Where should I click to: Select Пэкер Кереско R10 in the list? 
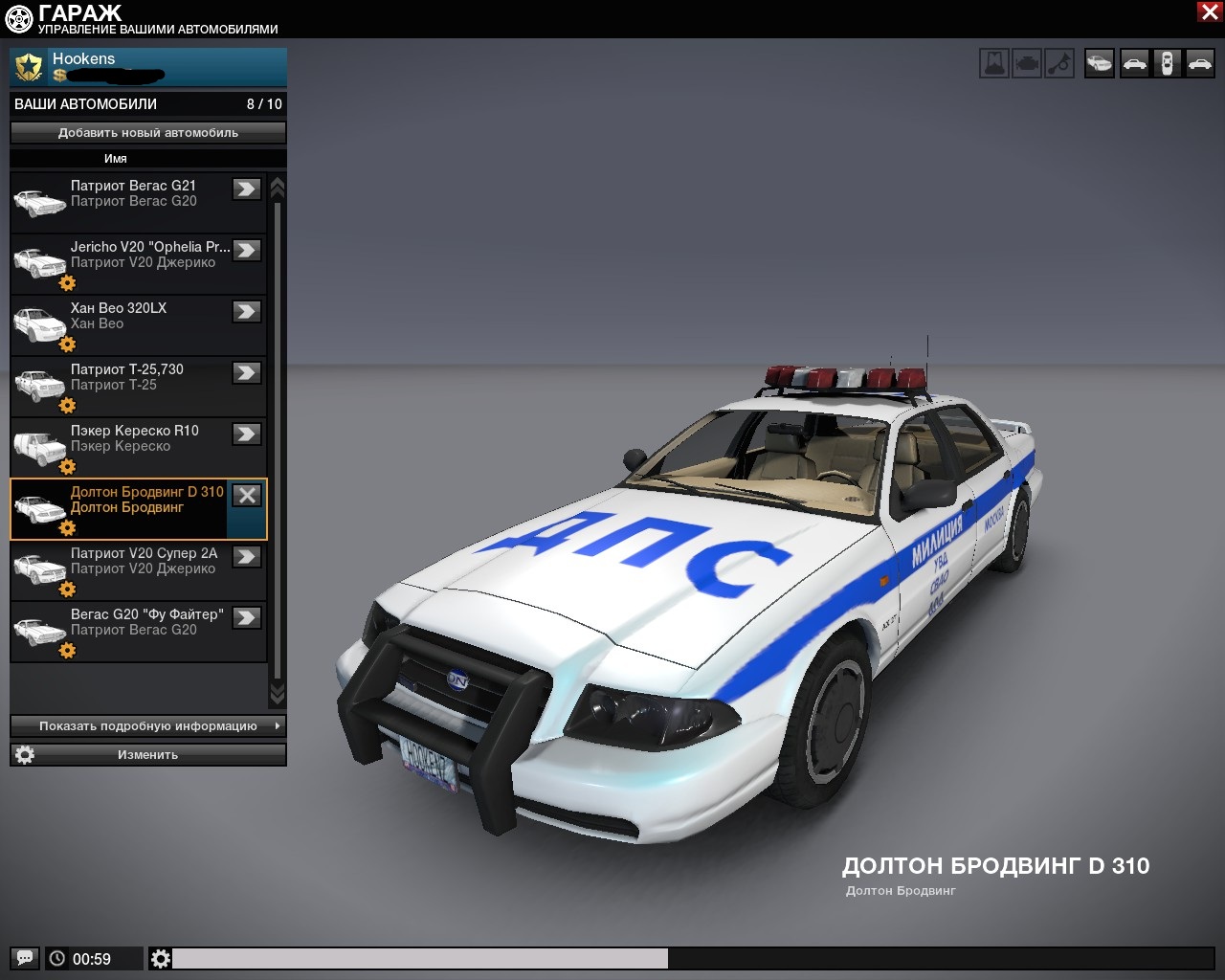click(134, 446)
